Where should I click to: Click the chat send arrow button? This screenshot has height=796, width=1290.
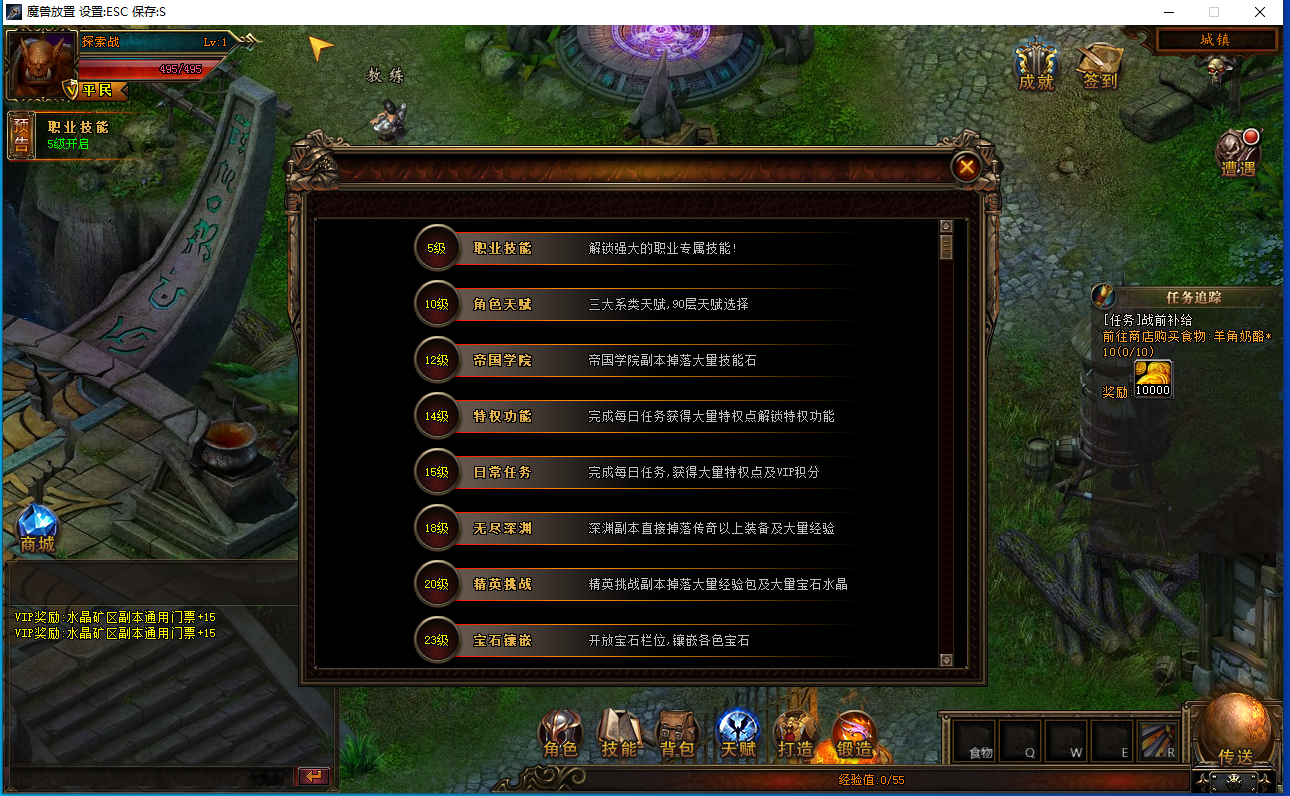pyautogui.click(x=313, y=776)
